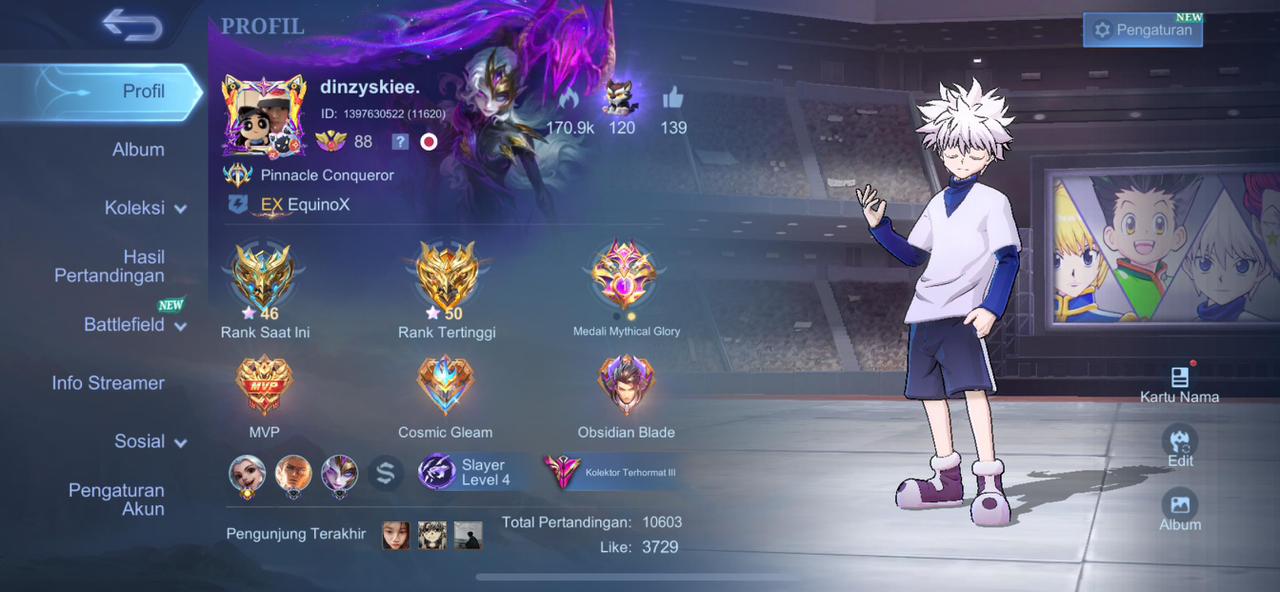
Task: Tap the player avatar picture
Action: (264, 116)
